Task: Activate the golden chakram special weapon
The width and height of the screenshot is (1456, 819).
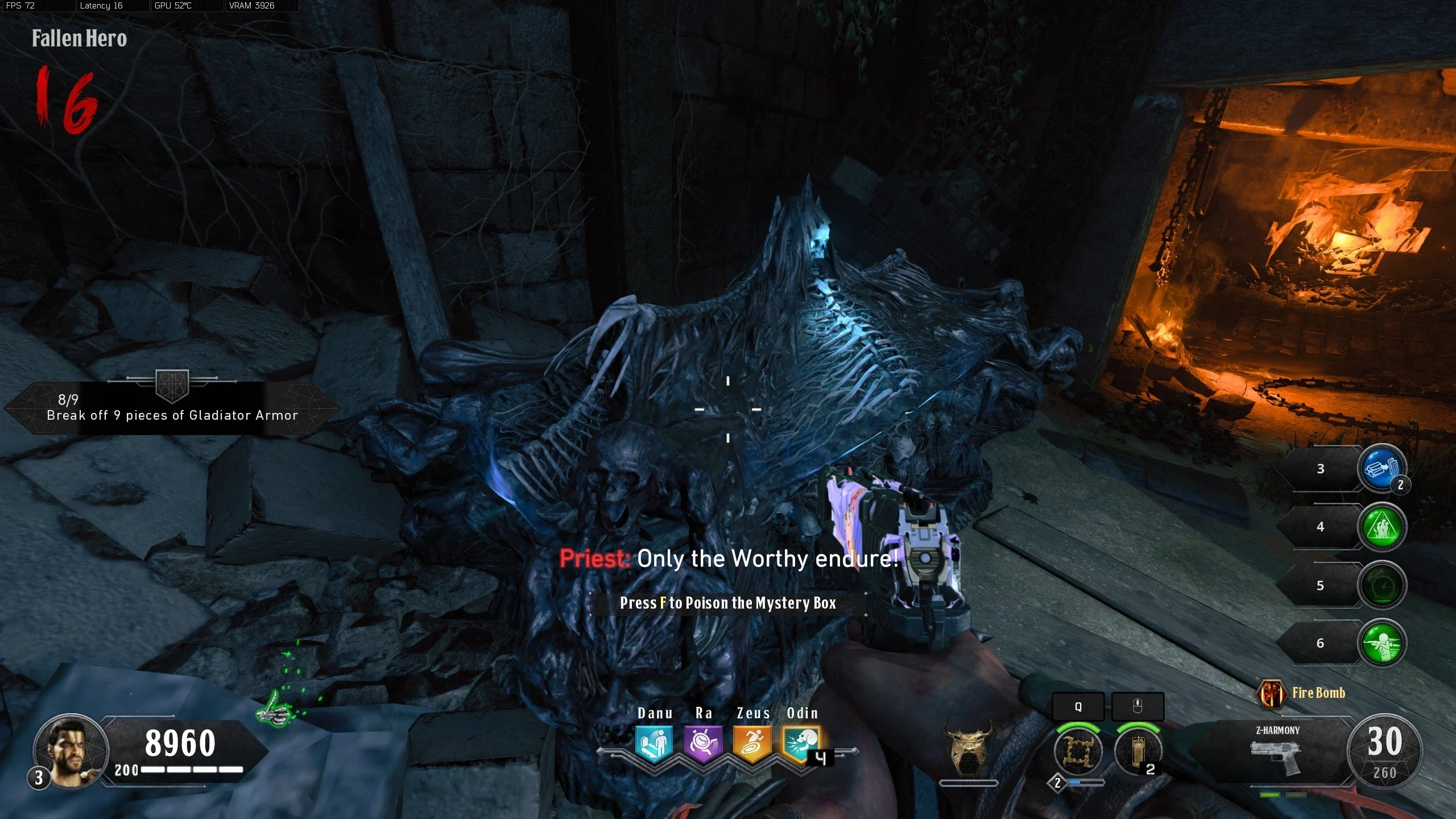Action: pyautogui.click(x=1077, y=751)
